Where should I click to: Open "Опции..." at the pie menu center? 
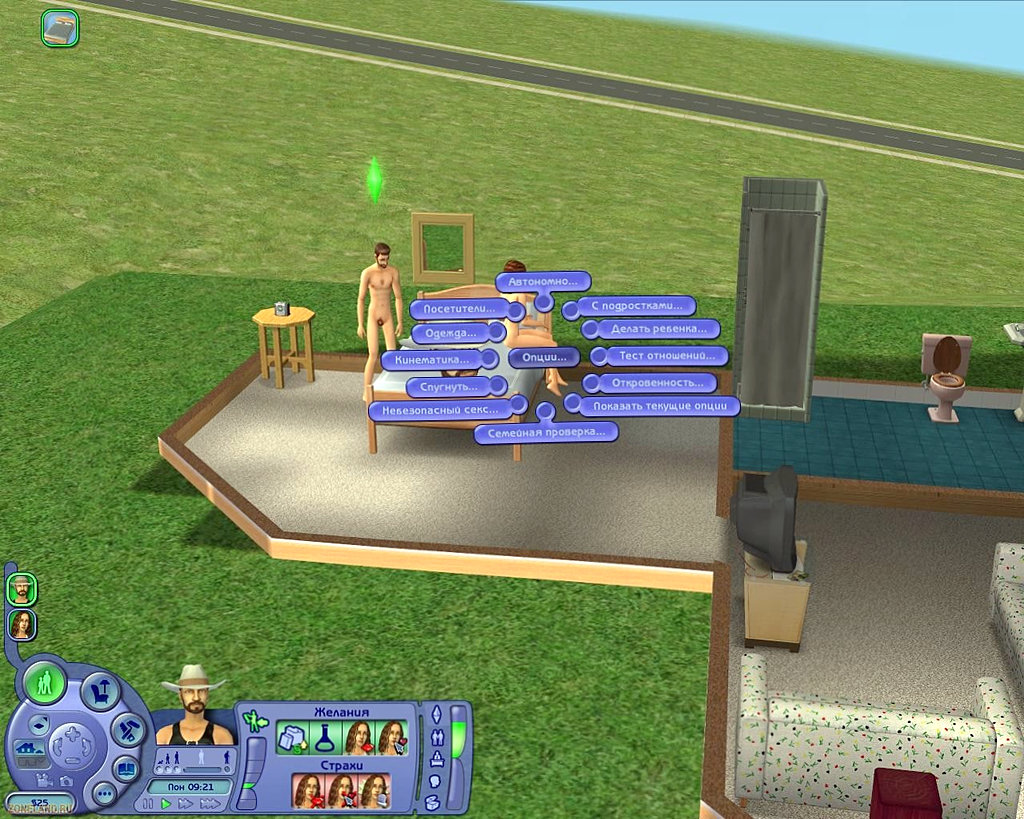coord(543,357)
